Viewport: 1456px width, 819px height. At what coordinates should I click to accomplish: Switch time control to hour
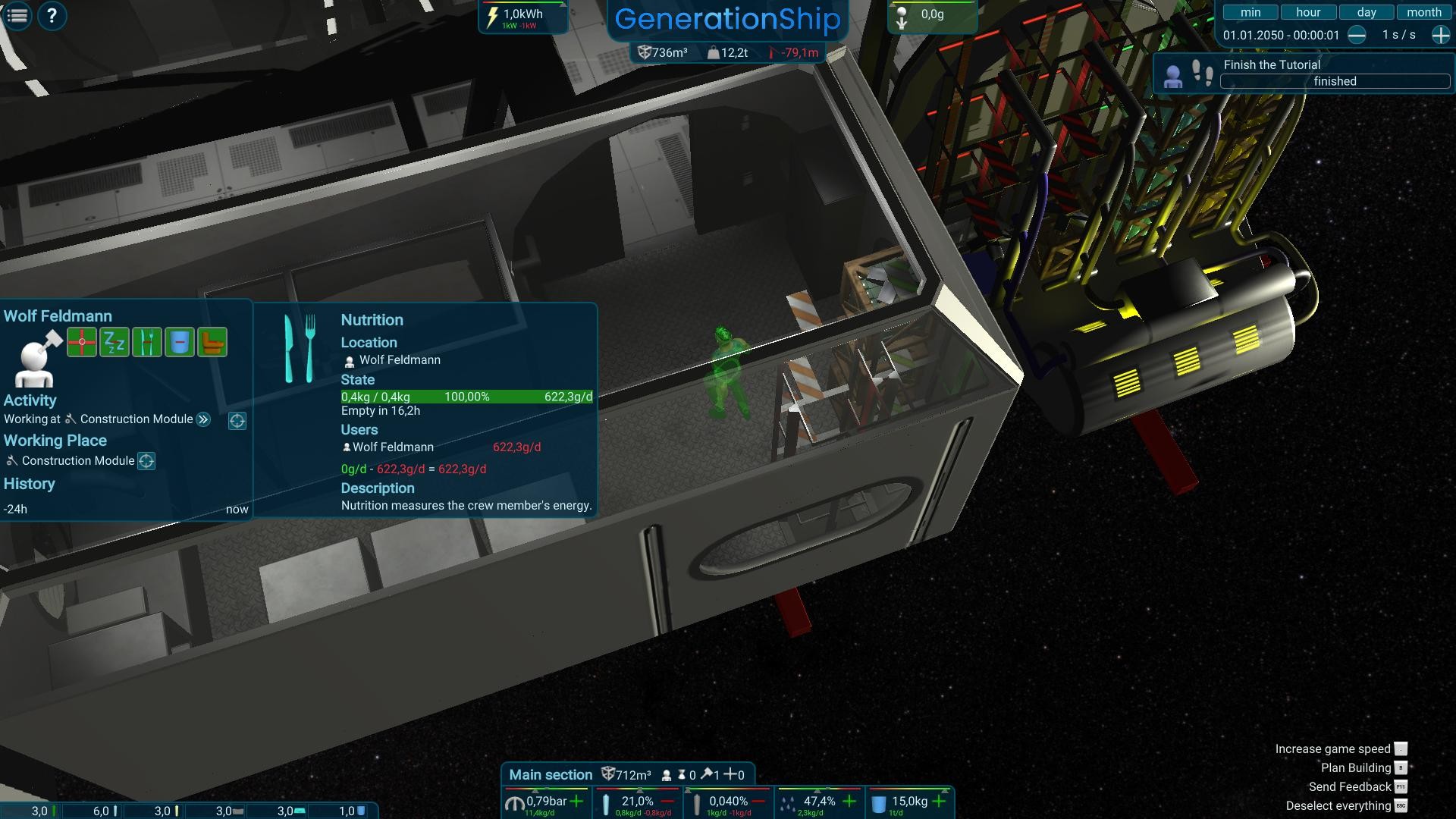[1307, 11]
